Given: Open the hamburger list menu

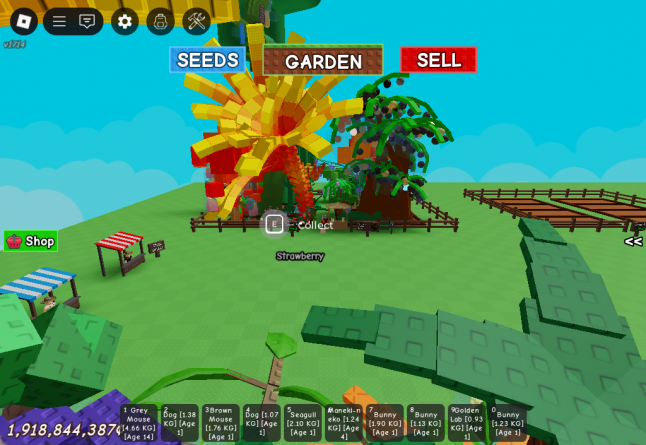Looking at the screenshot, I should 59,21.
